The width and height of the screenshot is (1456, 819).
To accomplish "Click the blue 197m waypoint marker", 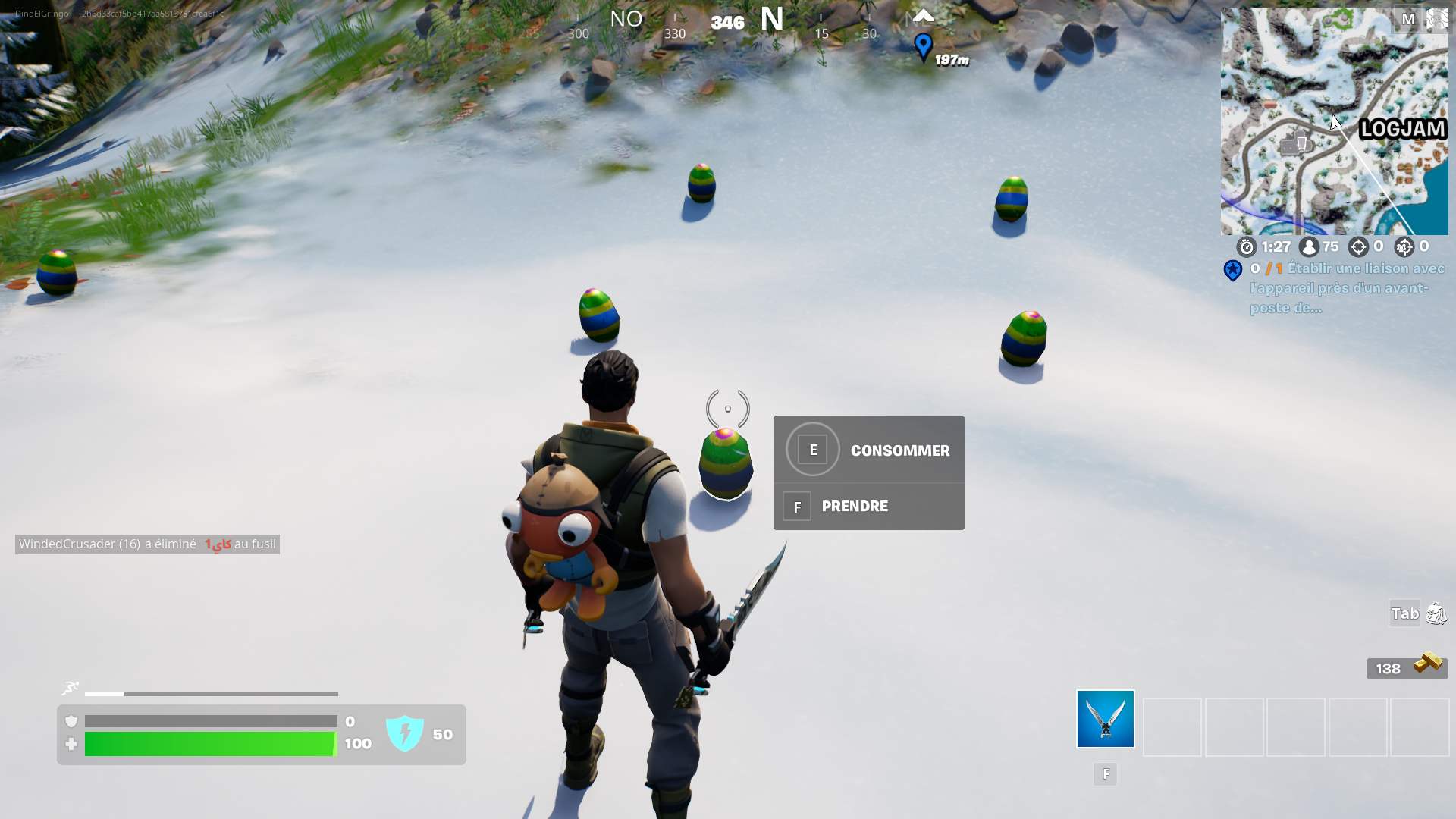I will (x=922, y=45).
